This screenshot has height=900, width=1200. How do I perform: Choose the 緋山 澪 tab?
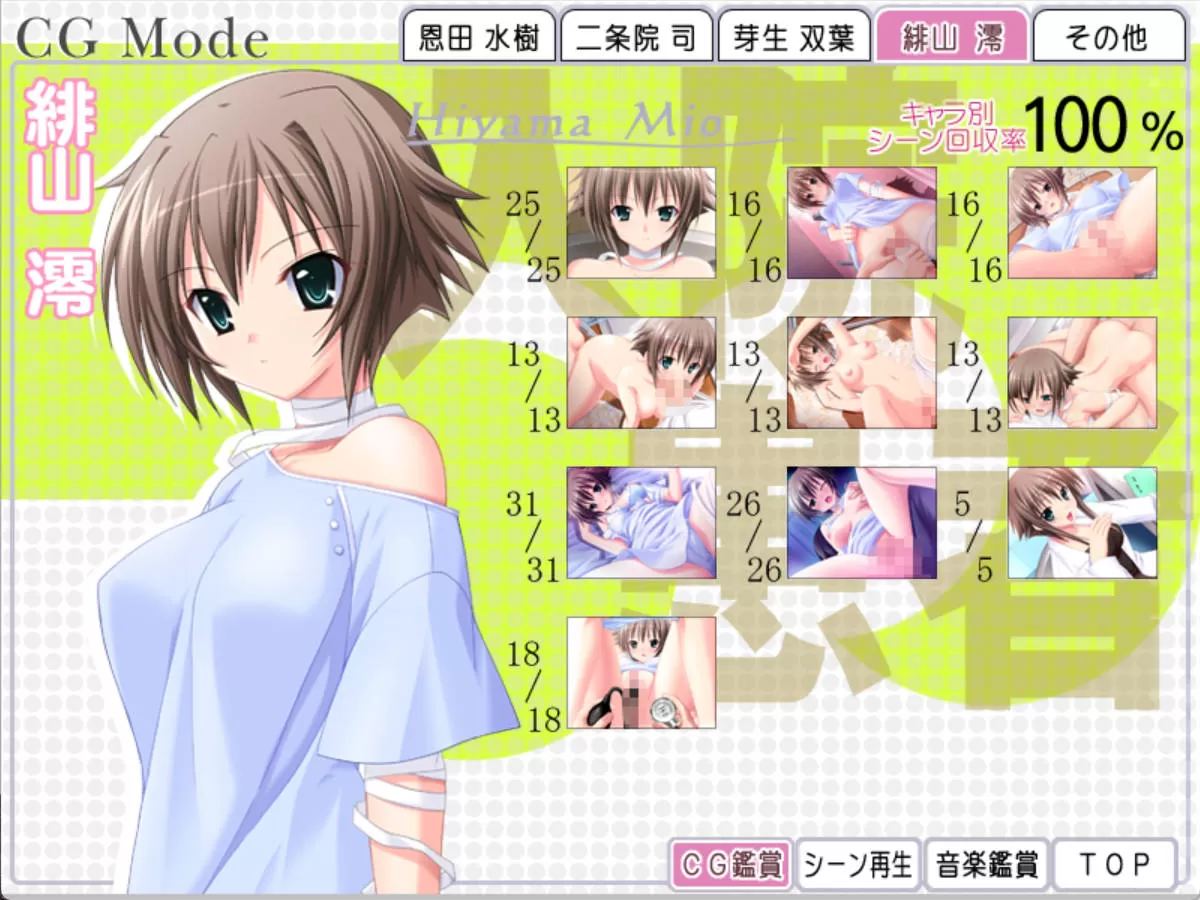point(951,38)
